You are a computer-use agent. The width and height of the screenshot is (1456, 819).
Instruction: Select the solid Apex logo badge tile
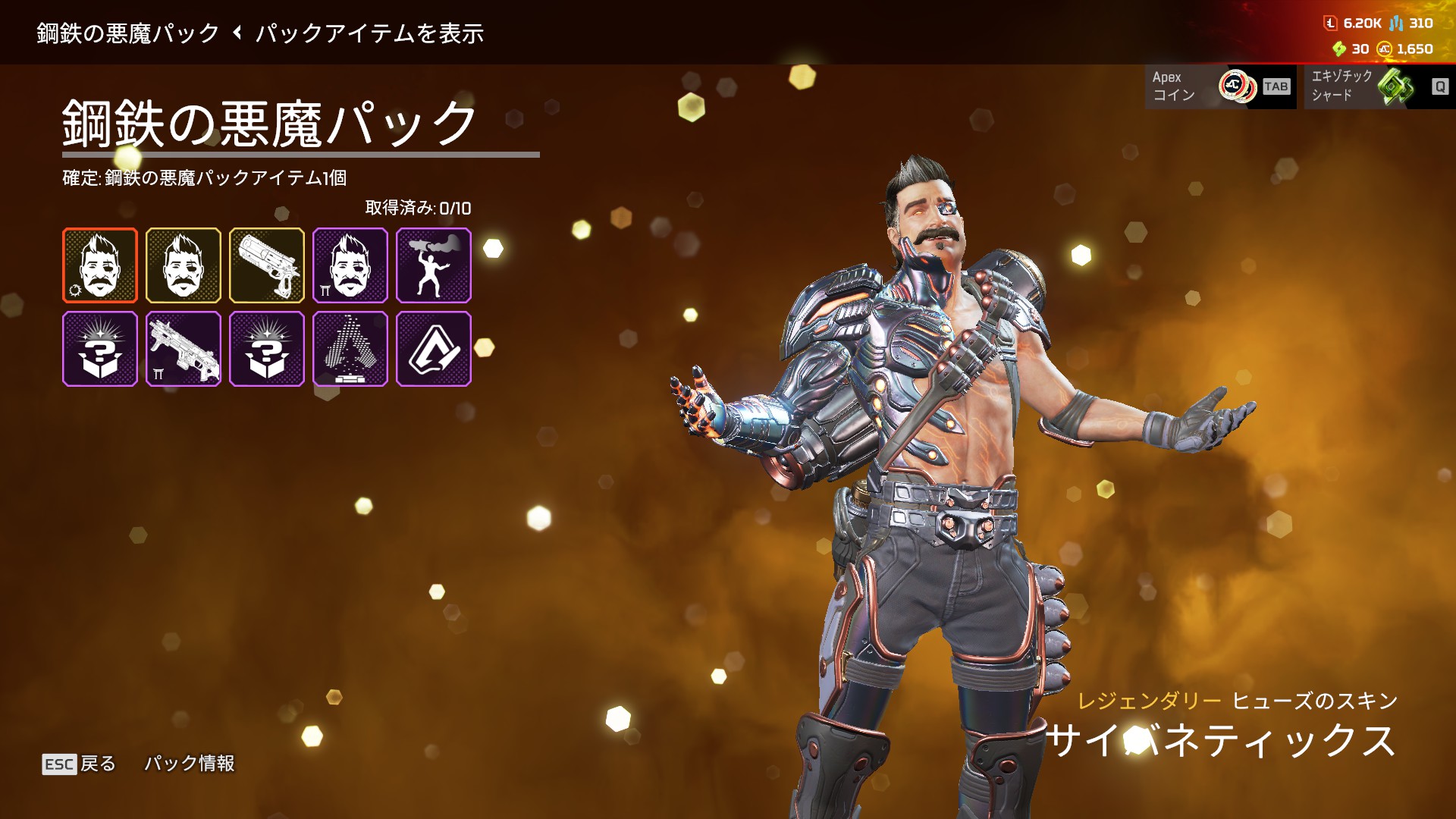coord(434,349)
